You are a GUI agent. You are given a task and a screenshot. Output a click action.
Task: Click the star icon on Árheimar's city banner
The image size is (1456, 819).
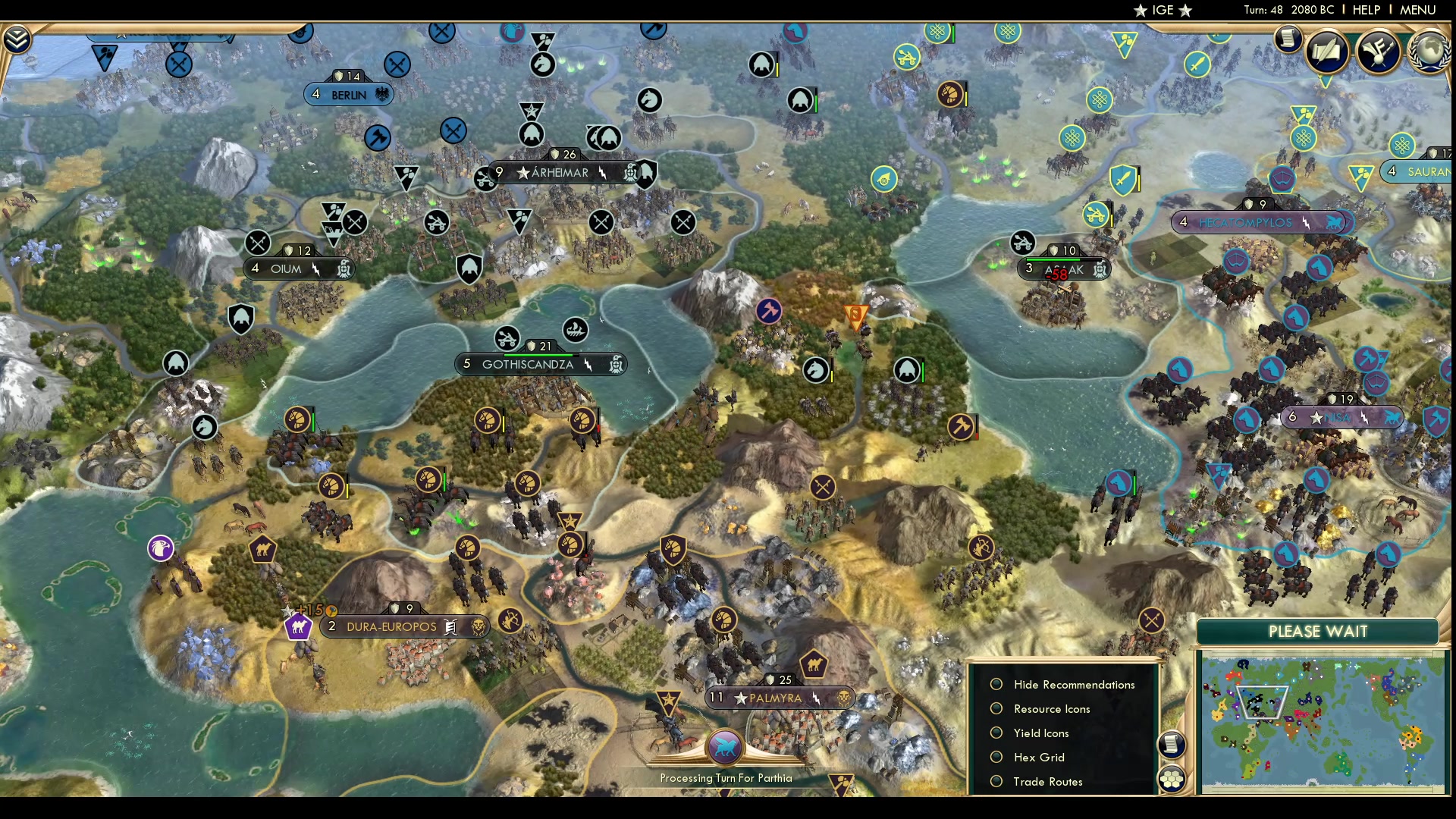pyautogui.click(x=522, y=173)
